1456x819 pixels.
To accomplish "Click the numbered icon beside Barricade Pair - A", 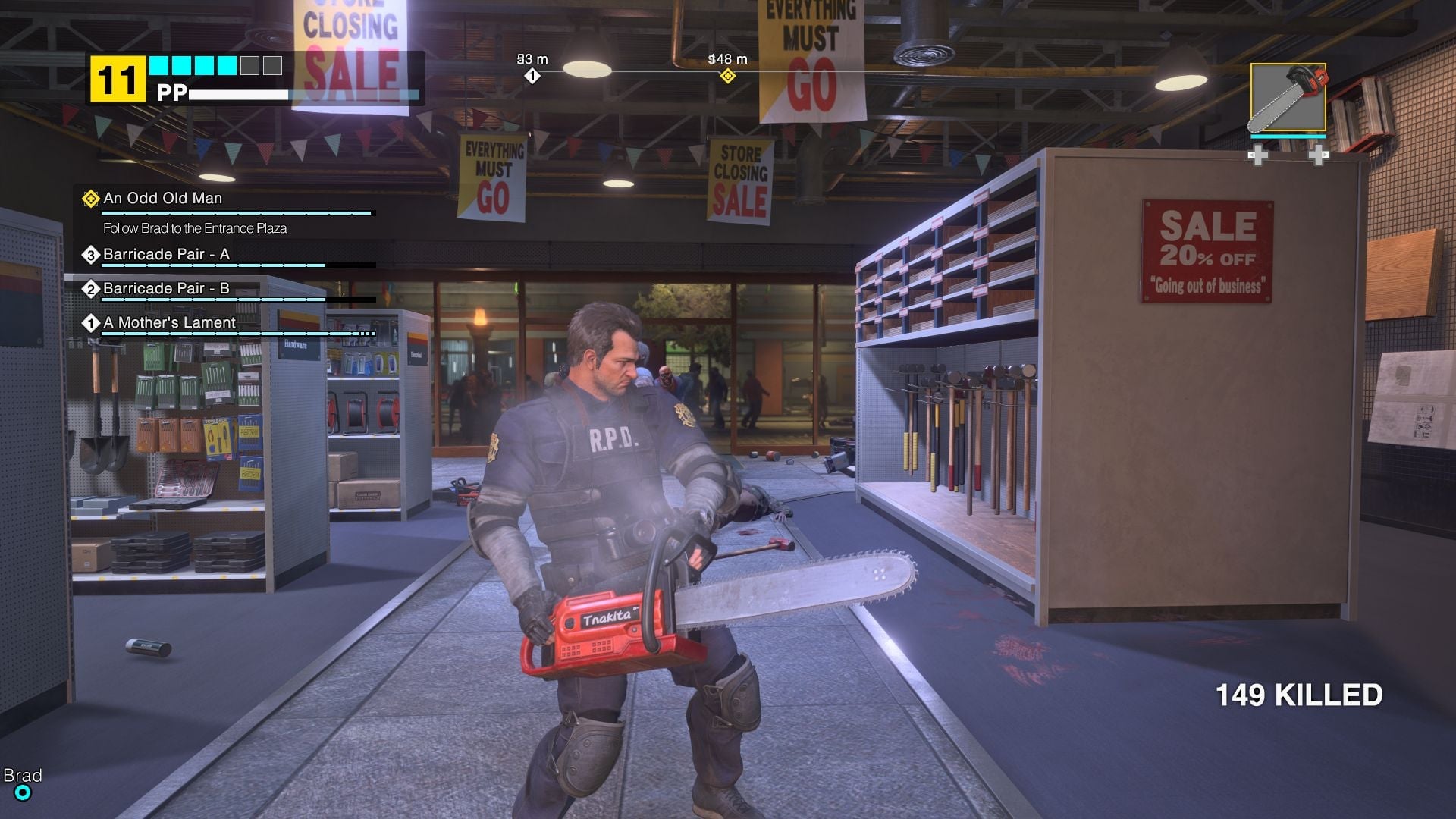I will click(x=91, y=255).
